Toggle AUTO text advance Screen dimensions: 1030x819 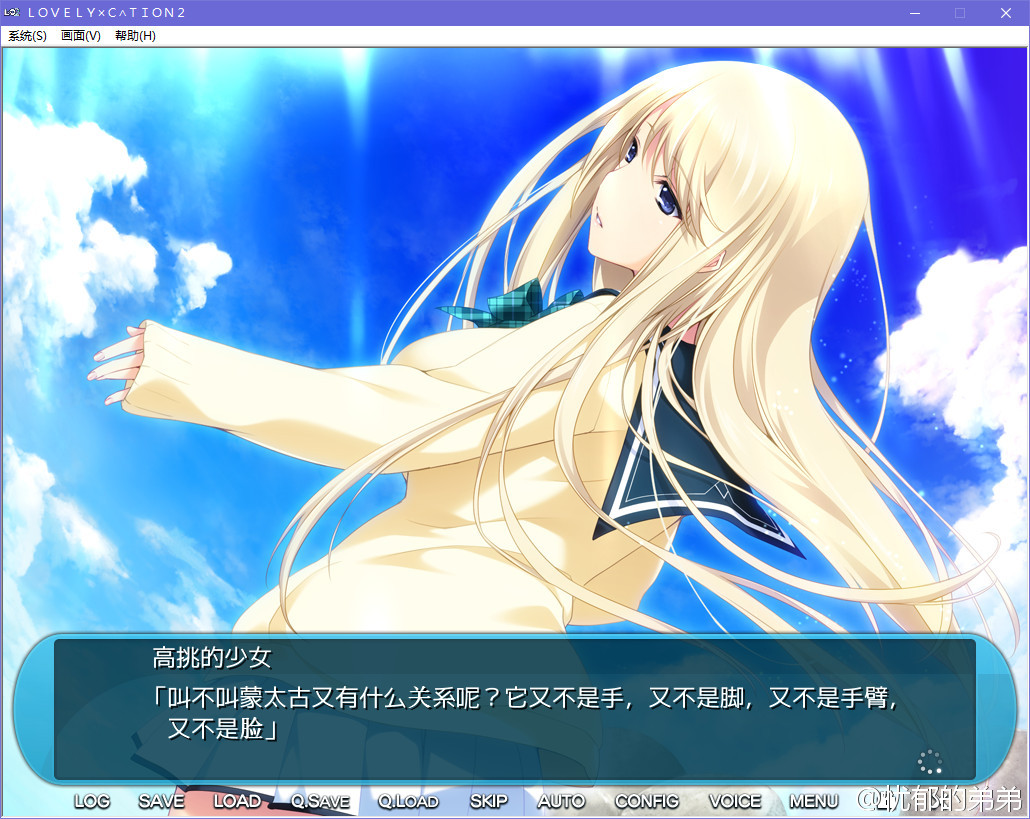pos(561,801)
